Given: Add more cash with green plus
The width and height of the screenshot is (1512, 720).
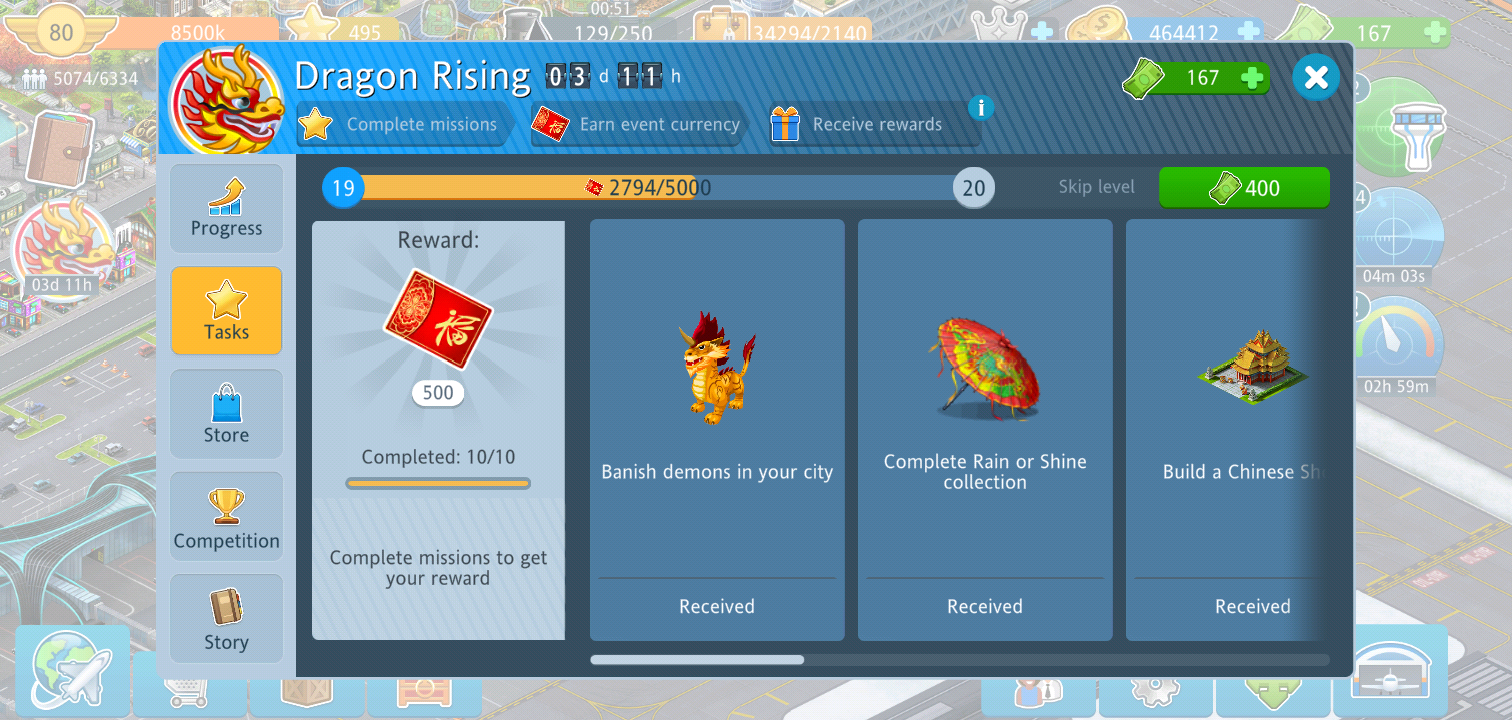Looking at the screenshot, I should (x=1251, y=78).
